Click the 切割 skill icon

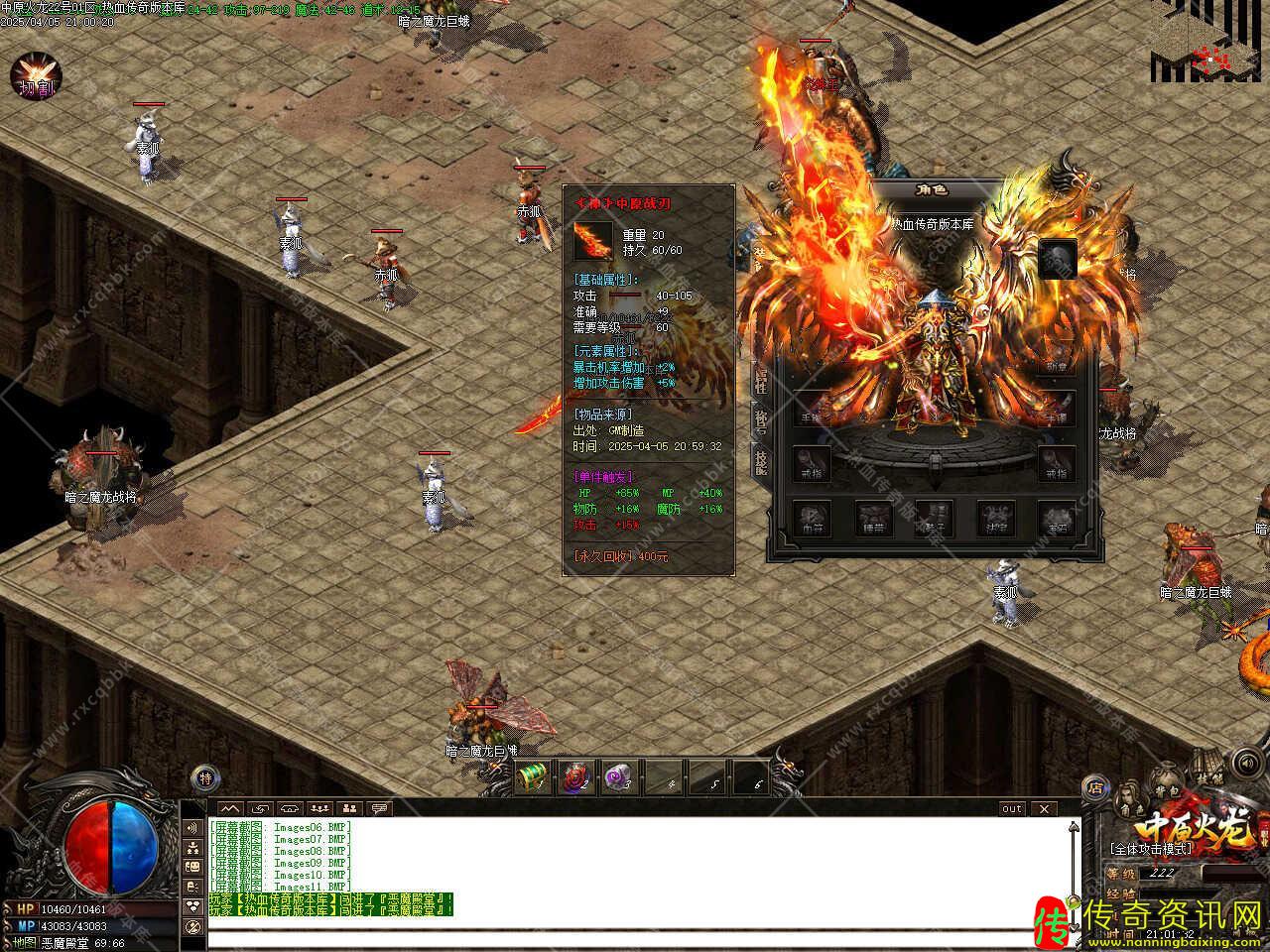pyautogui.click(x=36, y=77)
